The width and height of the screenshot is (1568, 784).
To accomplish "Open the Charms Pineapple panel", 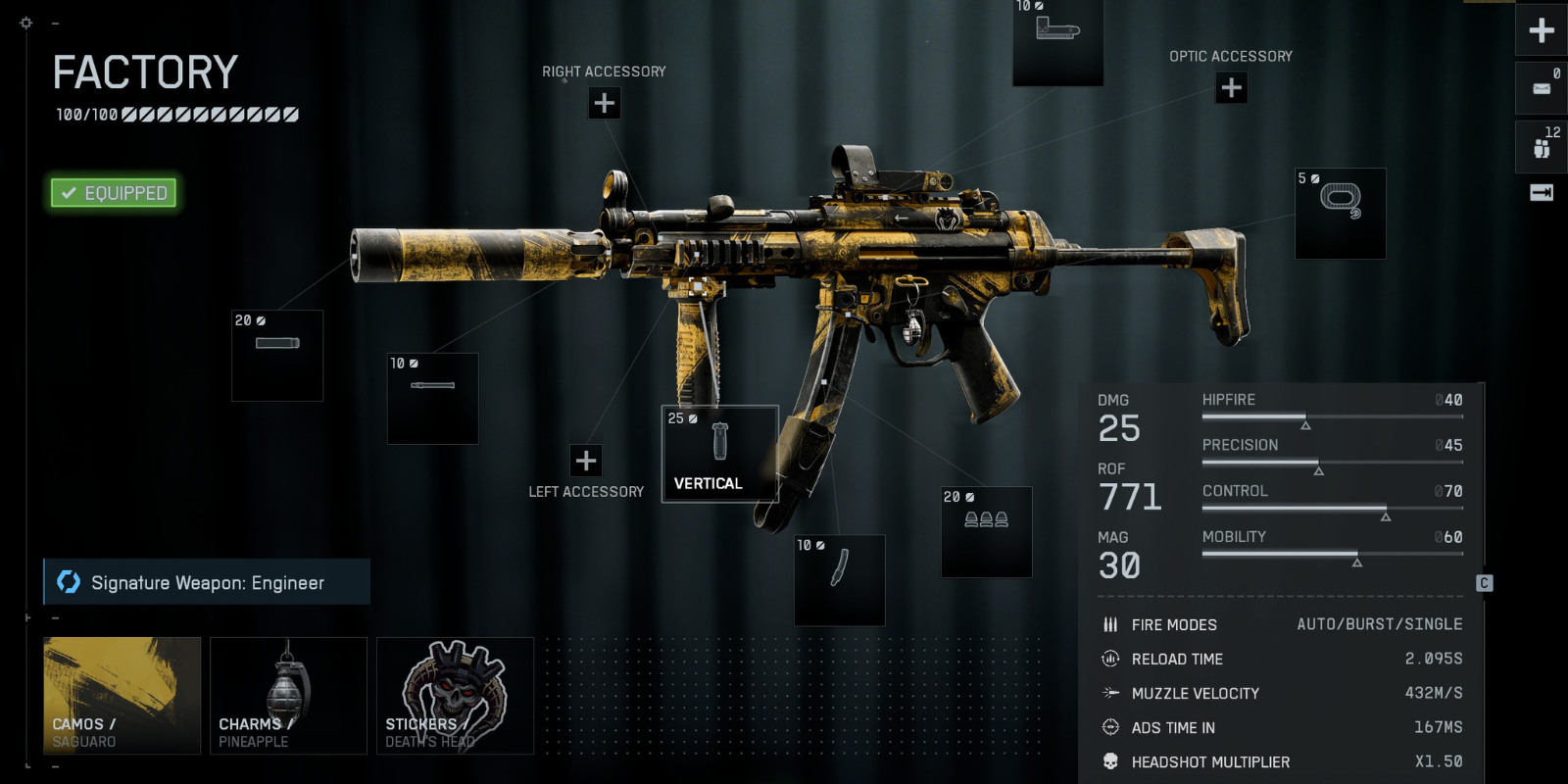I will 288,696.
